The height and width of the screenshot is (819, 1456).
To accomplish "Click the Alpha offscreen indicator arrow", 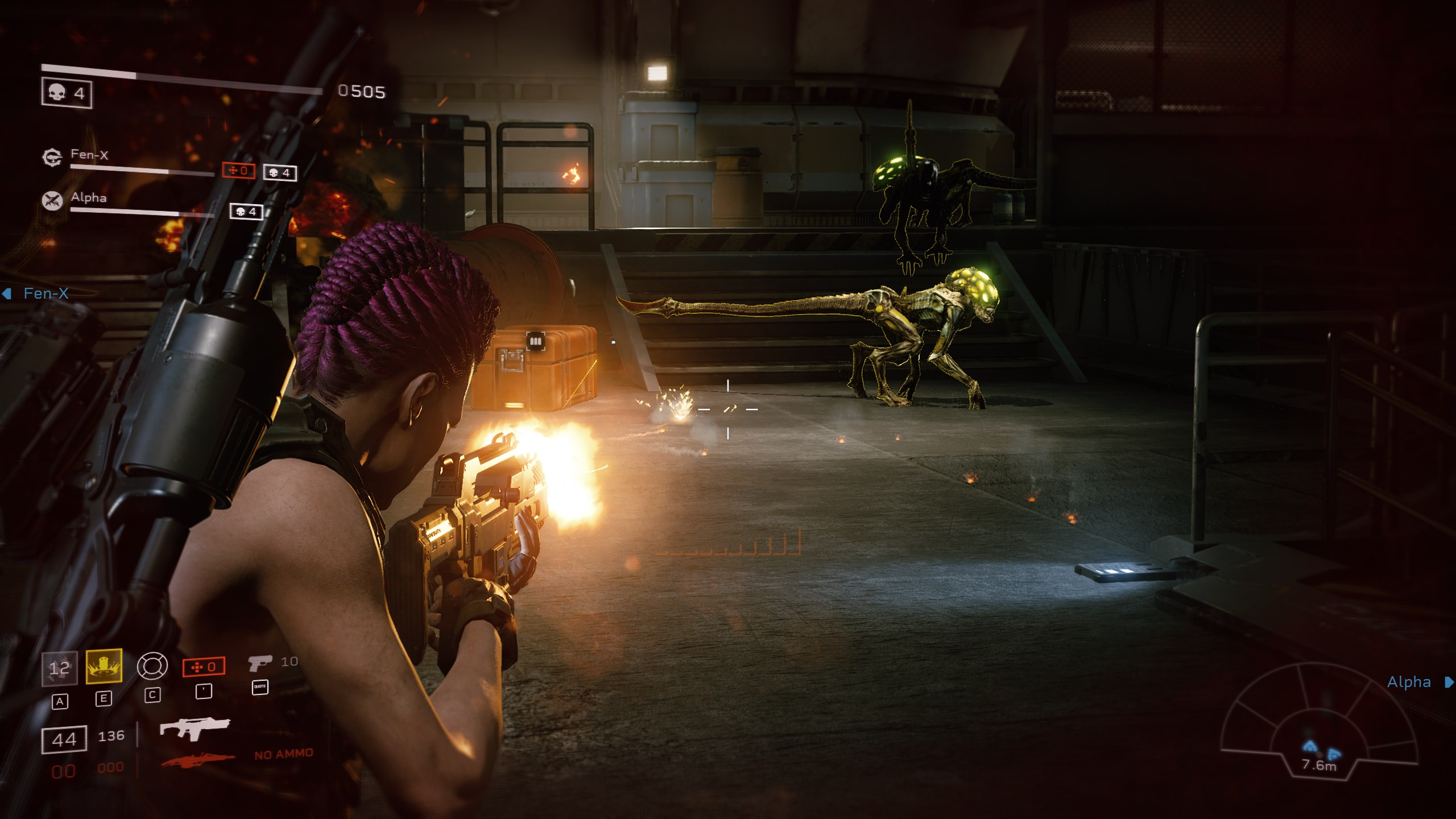I will pyautogui.click(x=1449, y=682).
